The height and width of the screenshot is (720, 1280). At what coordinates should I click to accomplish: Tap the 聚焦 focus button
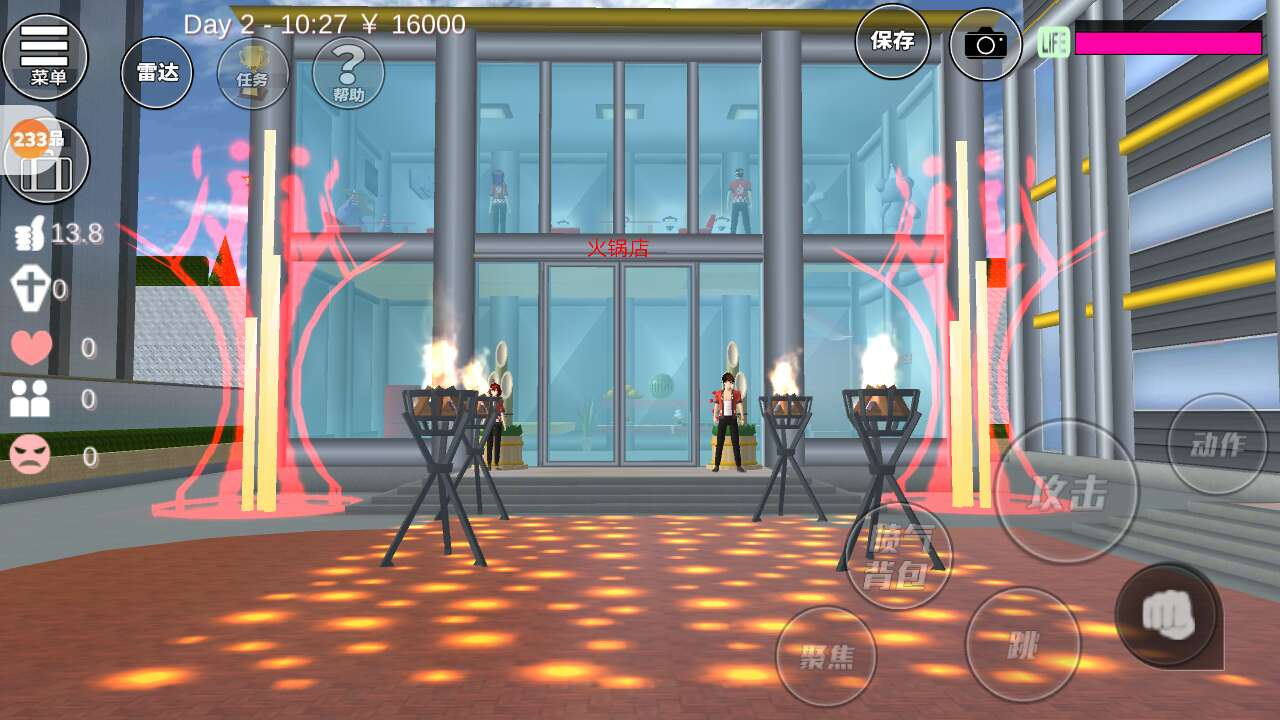(826, 656)
